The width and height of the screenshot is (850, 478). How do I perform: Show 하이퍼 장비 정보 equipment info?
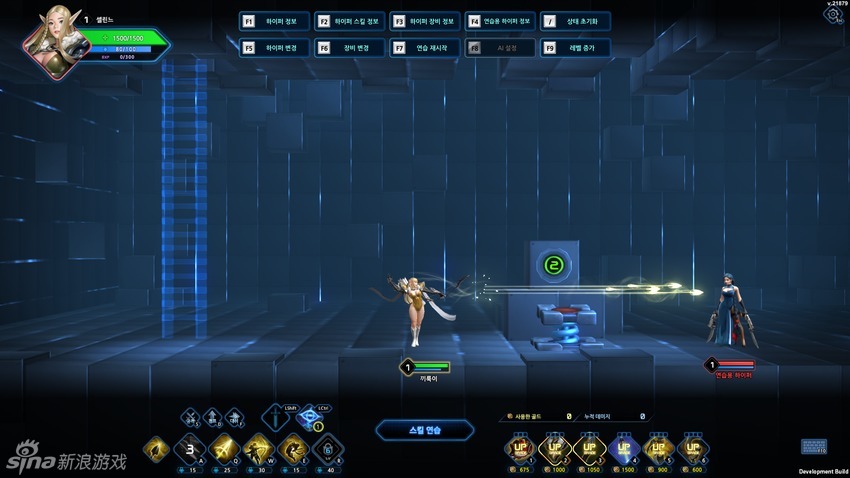tap(425, 21)
